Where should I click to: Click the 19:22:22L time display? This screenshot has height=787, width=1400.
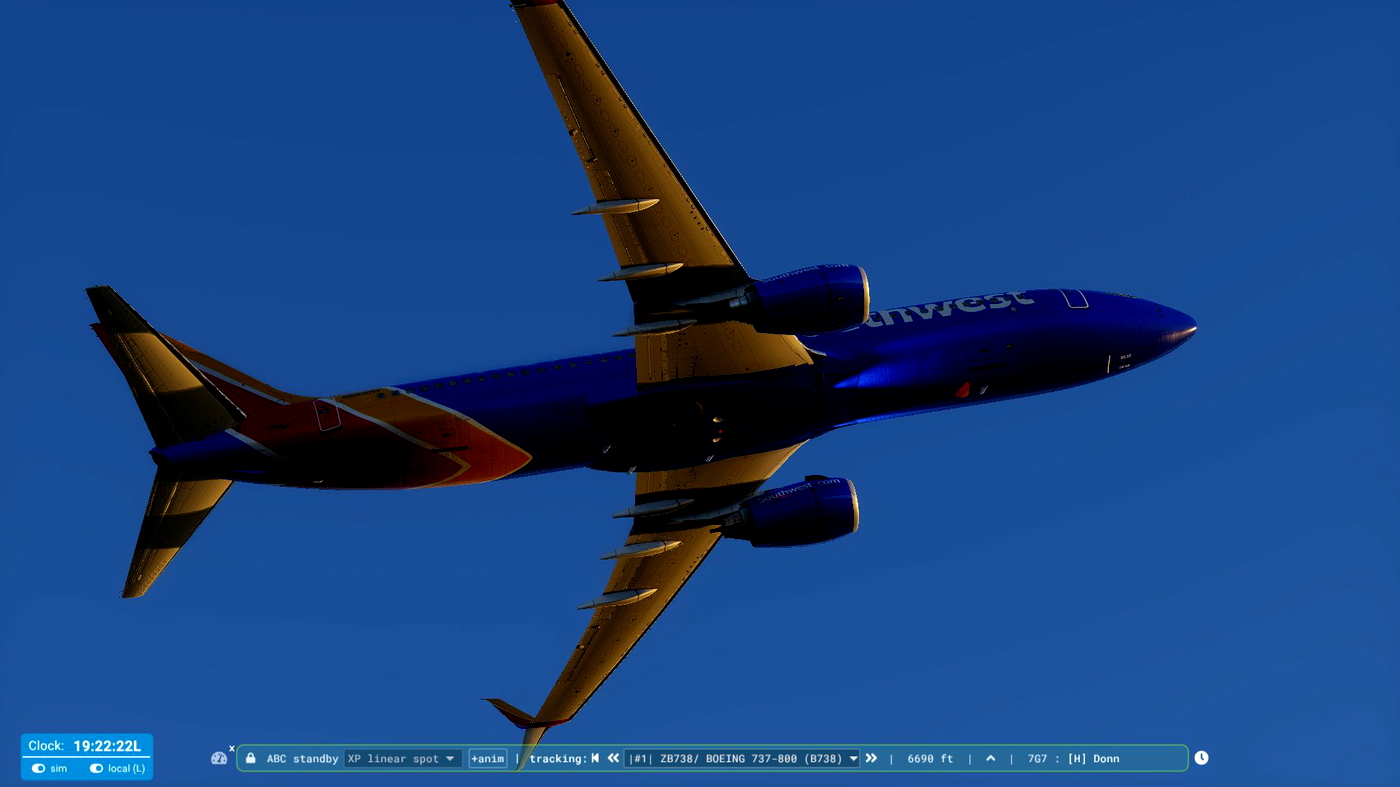tap(107, 746)
